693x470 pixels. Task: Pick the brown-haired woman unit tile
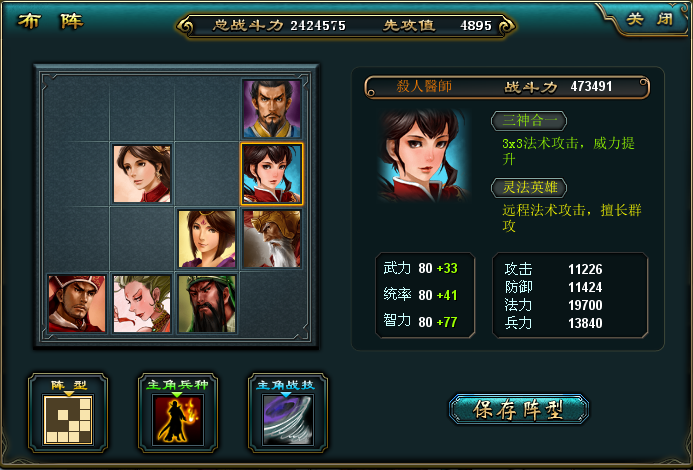pyautogui.click(x=141, y=174)
